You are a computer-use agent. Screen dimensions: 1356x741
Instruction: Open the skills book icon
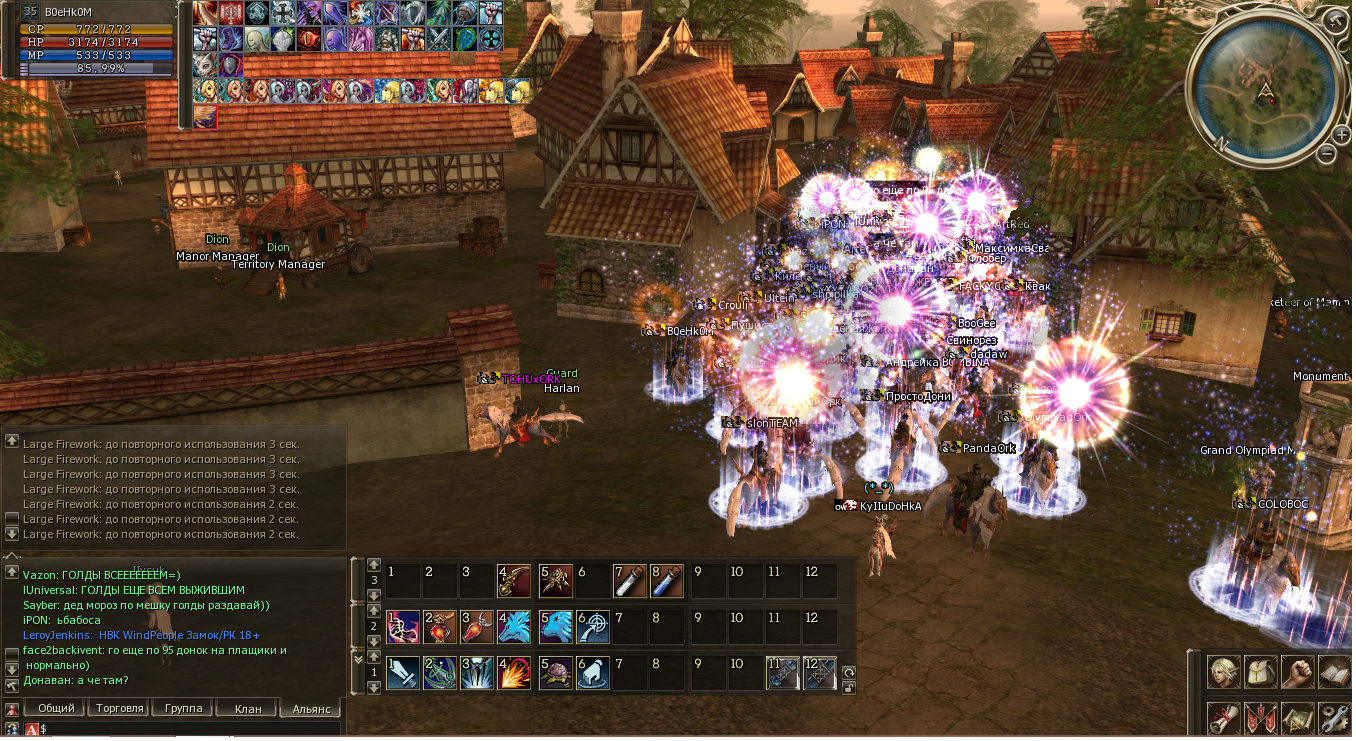click(x=1333, y=671)
